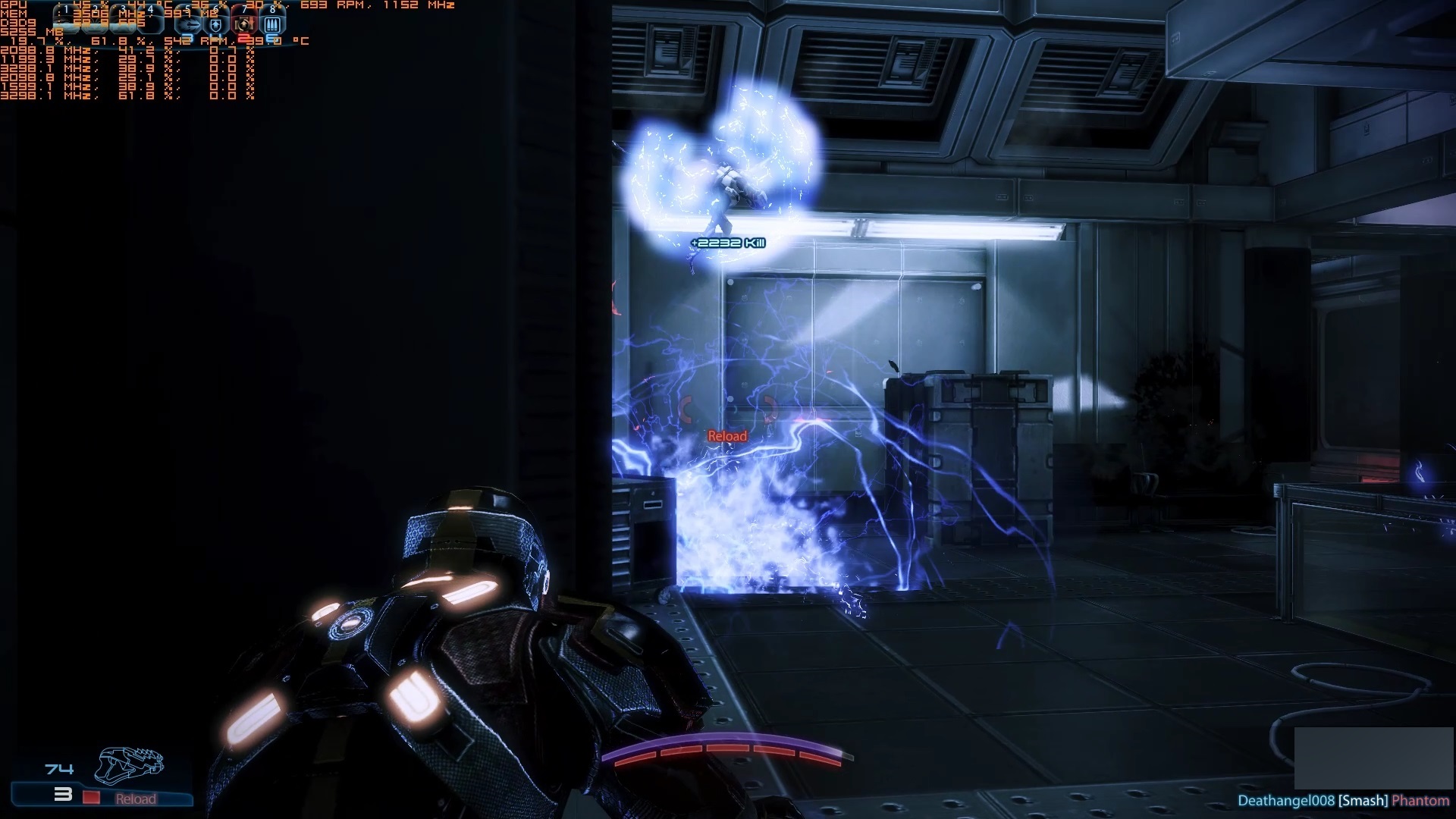Fire the Cobra missile in slot 5
This screenshot has width=1456, height=819.
pos(188,24)
